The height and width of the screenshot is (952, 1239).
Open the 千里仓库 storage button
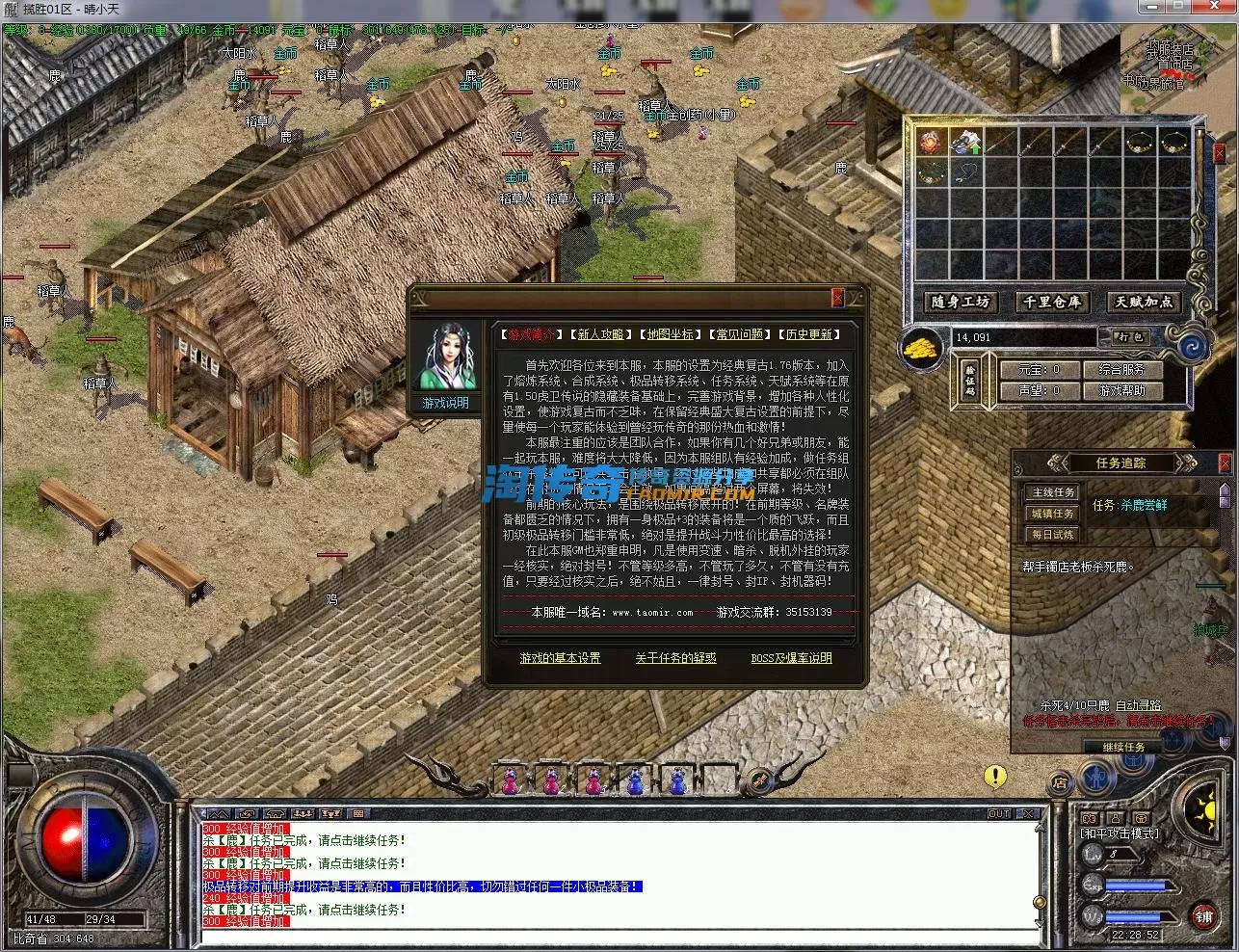click(x=1052, y=302)
